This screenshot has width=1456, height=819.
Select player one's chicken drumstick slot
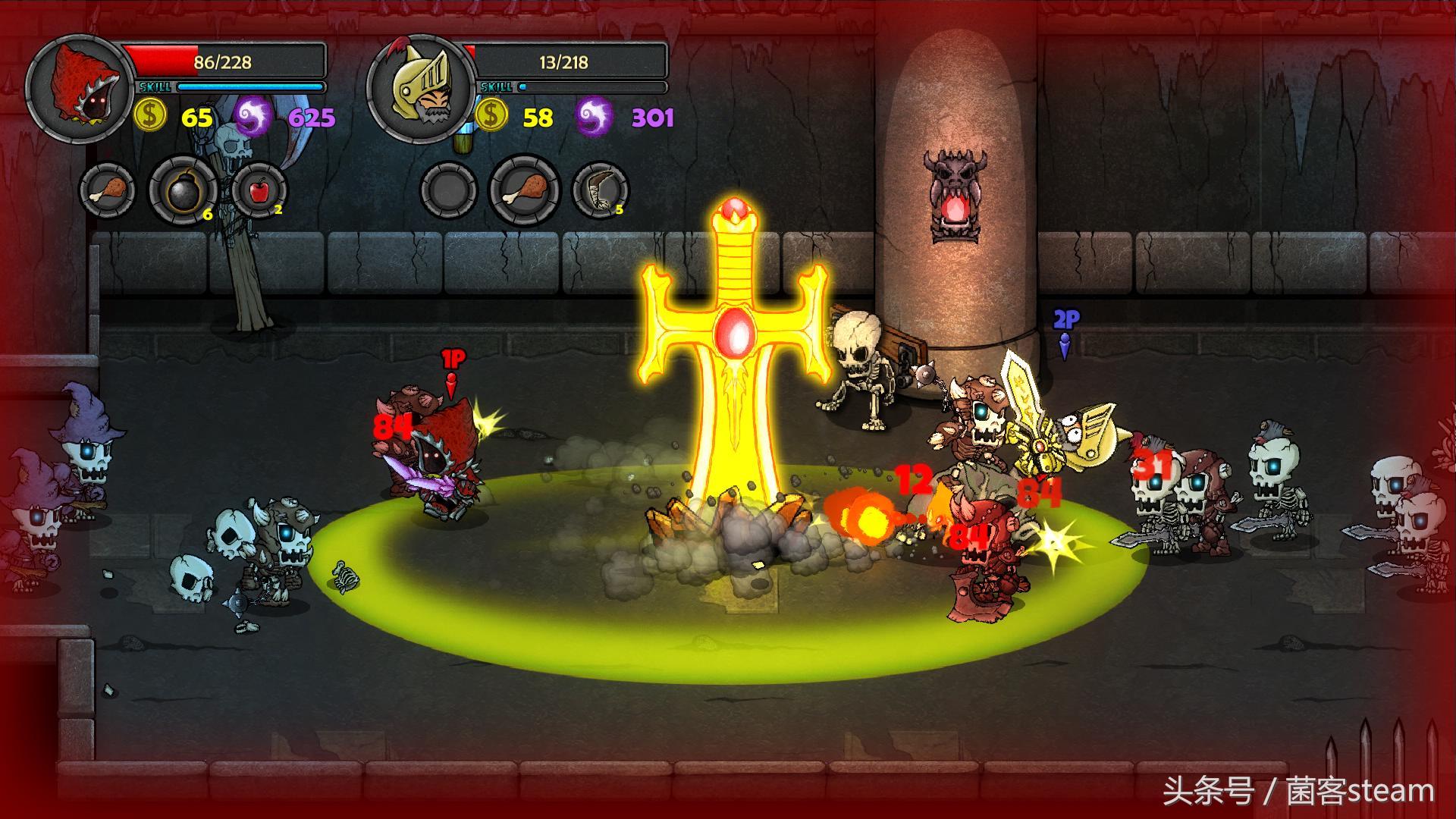pos(107,190)
